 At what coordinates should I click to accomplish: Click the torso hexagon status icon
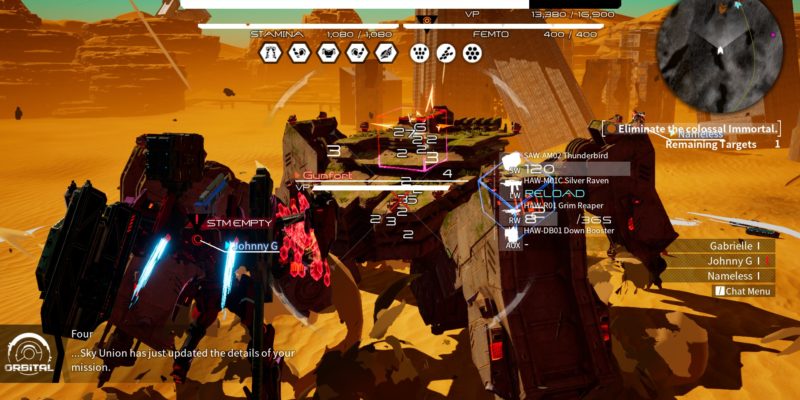(x=327, y=53)
